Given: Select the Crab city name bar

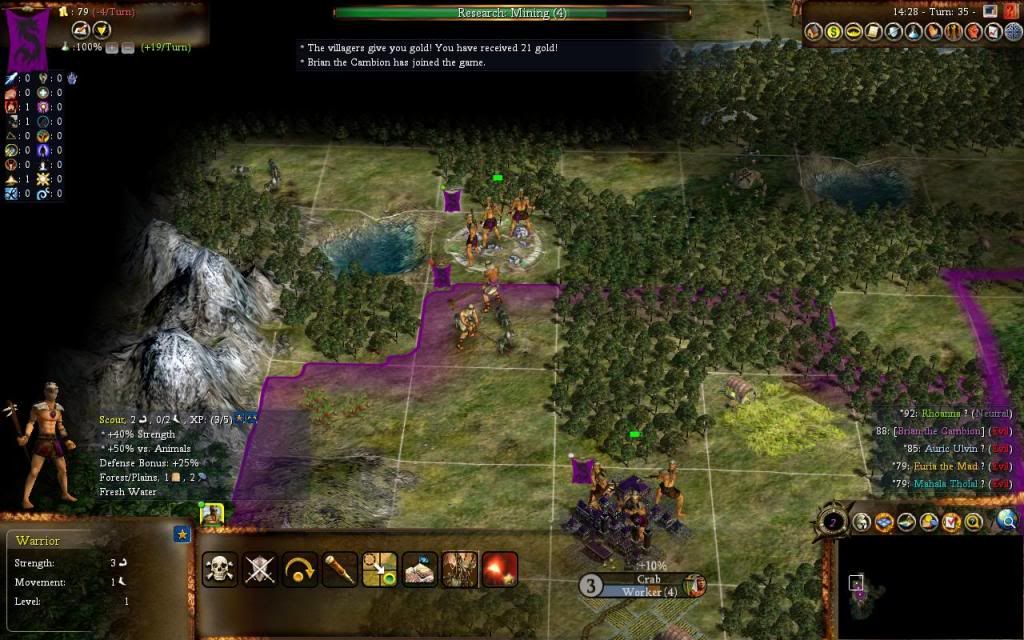Looking at the screenshot, I should coord(648,579).
